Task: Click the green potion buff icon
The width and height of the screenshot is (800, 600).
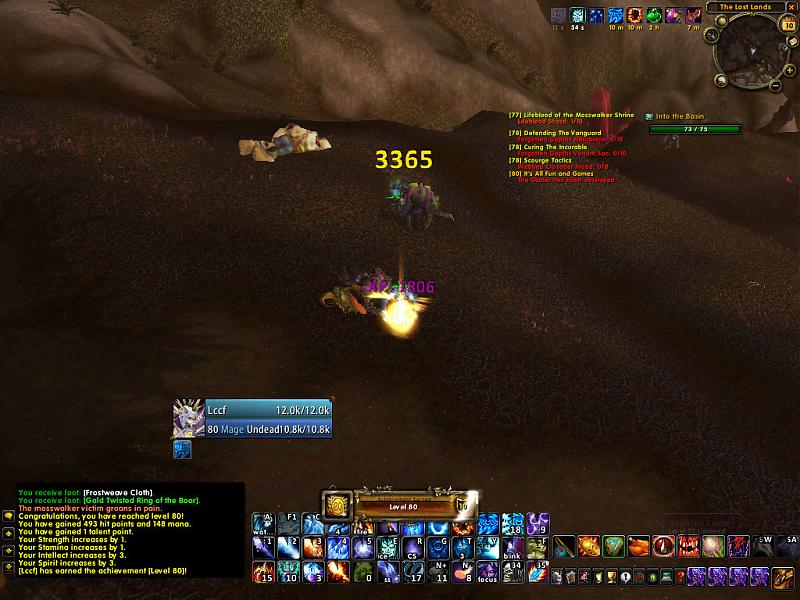Action: click(653, 15)
